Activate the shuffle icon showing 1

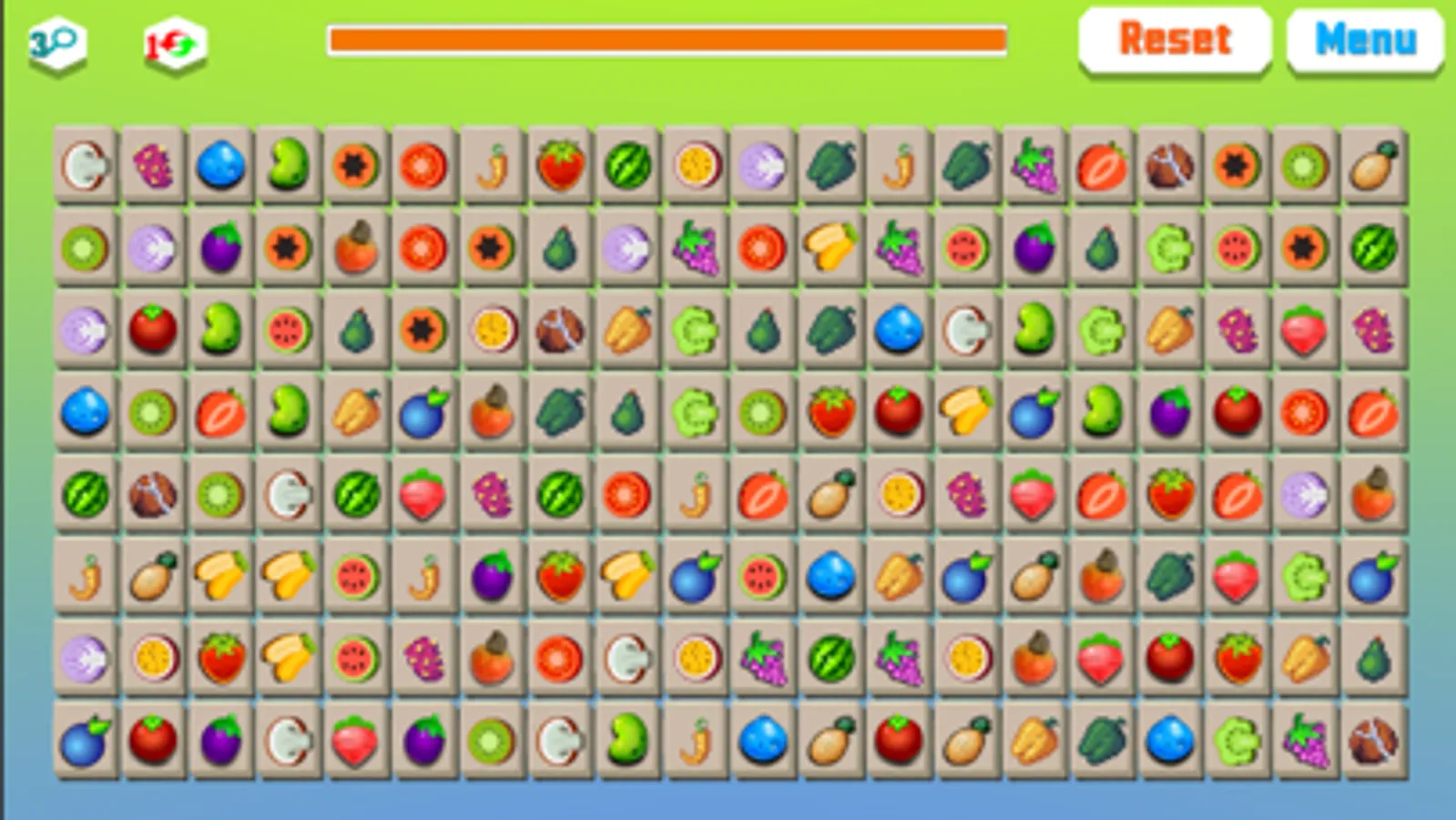click(173, 41)
